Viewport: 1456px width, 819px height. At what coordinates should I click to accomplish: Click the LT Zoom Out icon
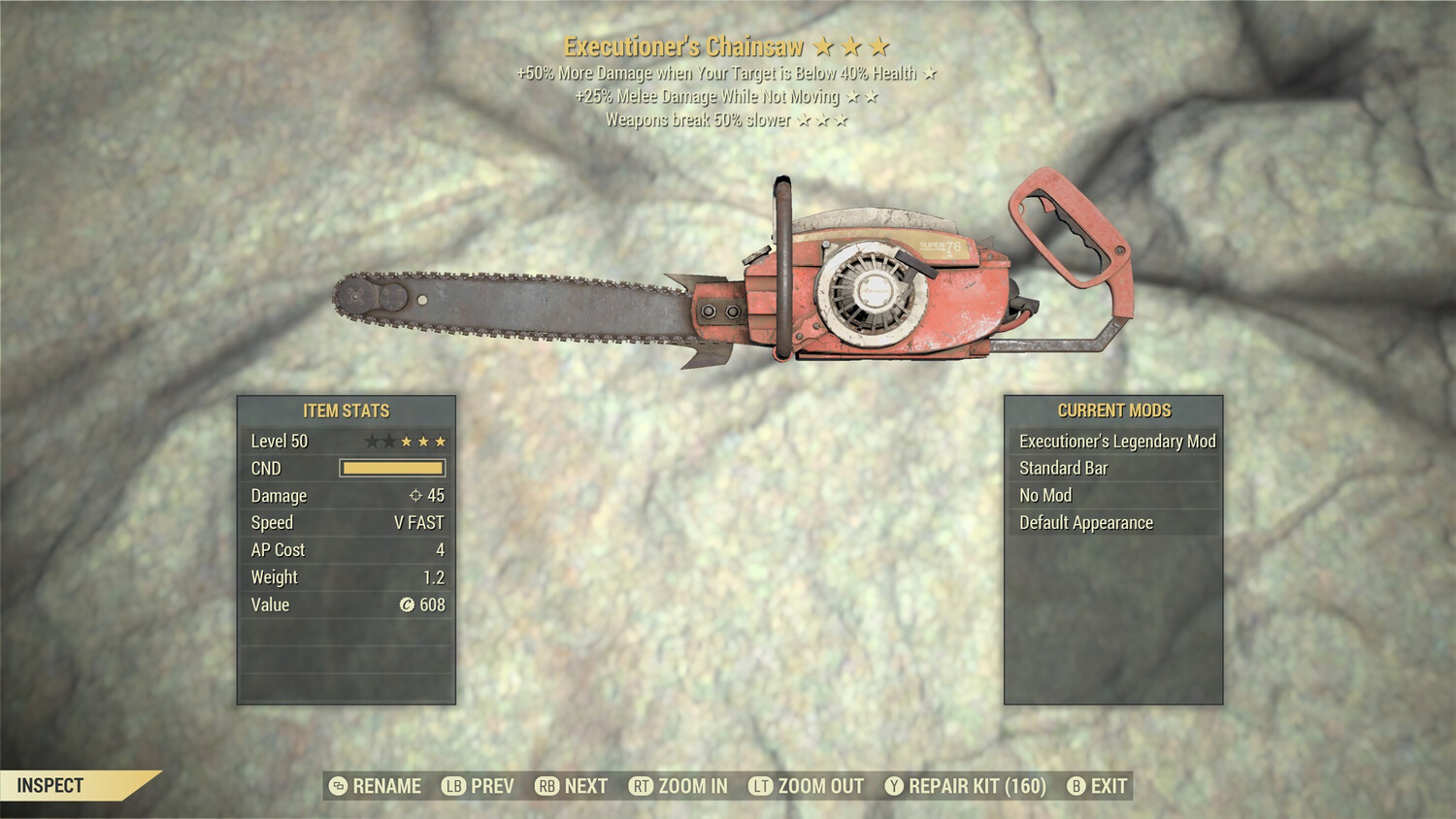(761, 786)
